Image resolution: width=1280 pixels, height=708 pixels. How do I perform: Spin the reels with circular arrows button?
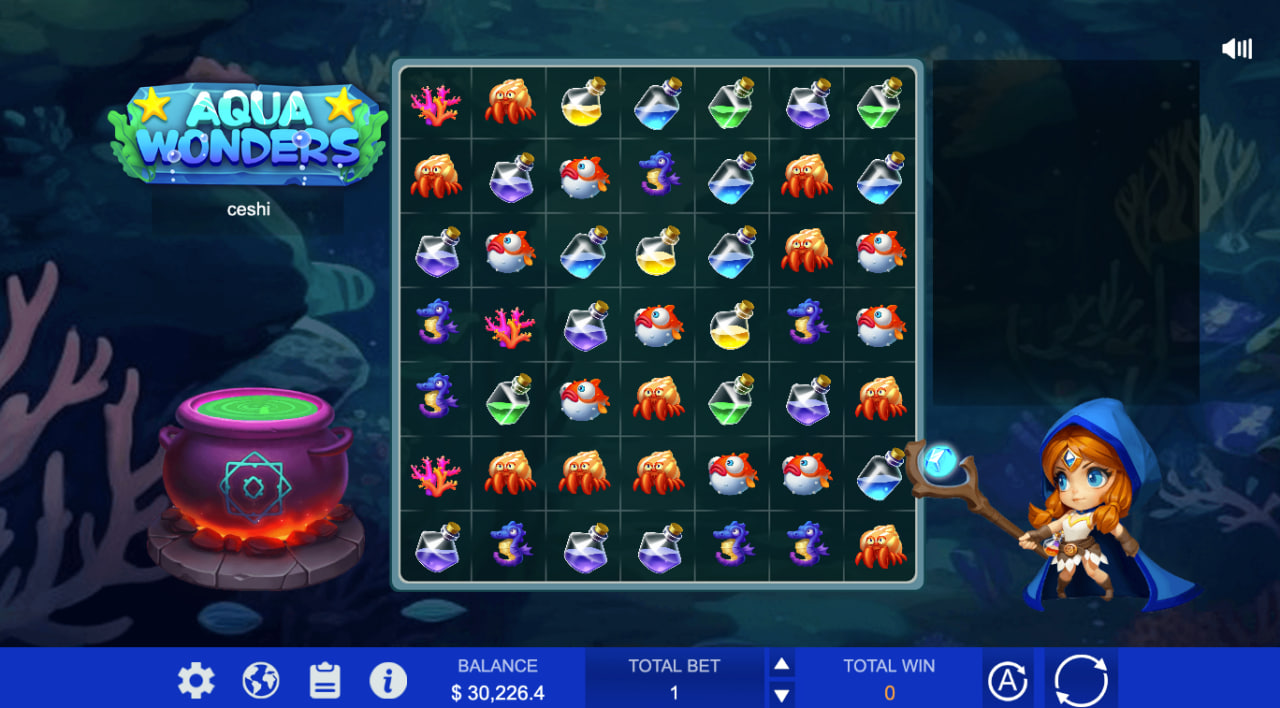[x=1081, y=680]
